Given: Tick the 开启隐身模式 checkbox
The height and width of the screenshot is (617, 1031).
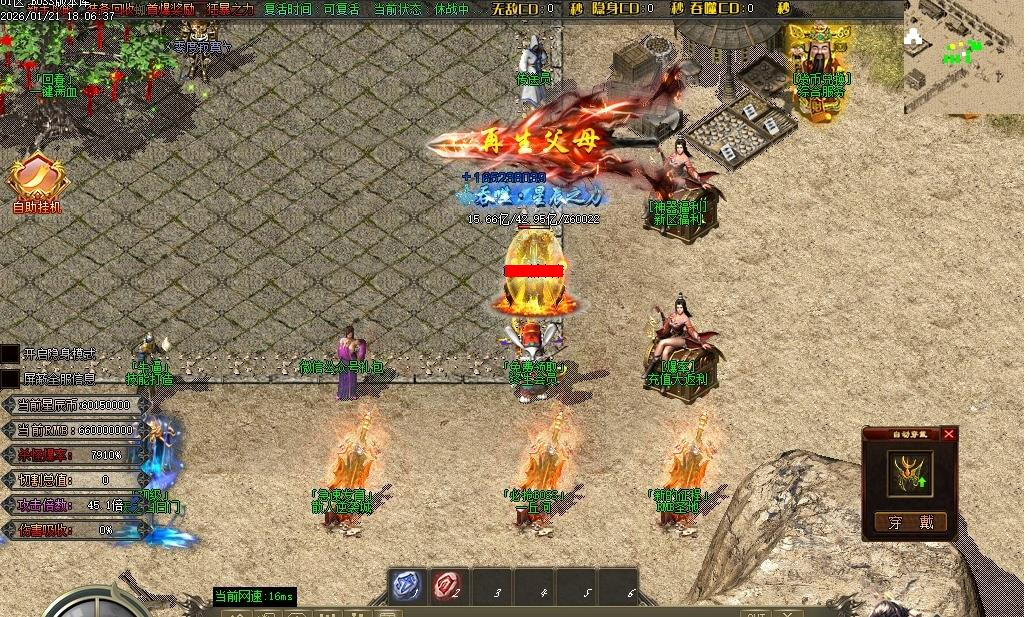Looking at the screenshot, I should click(10, 354).
